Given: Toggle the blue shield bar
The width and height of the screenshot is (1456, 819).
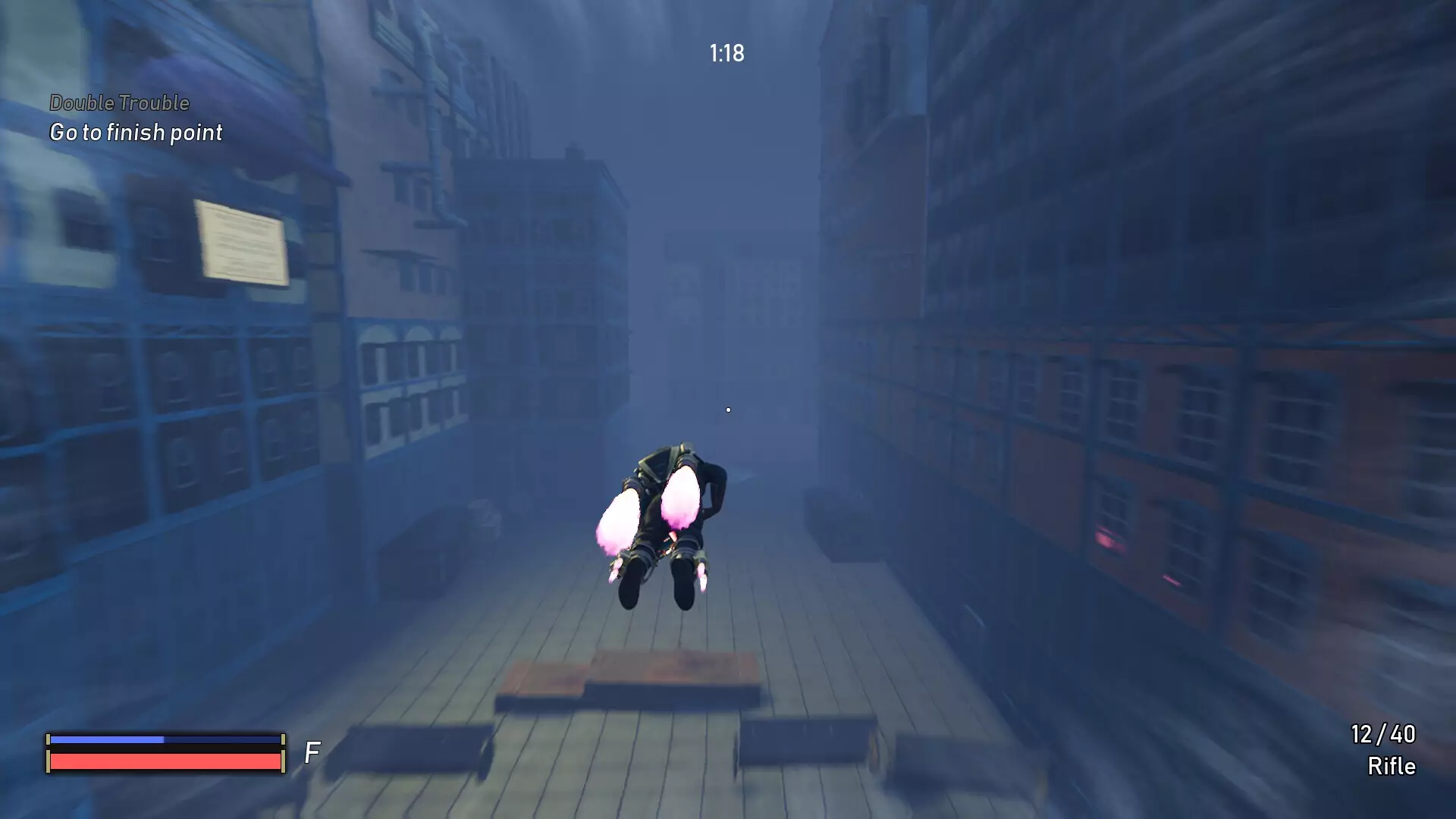Looking at the screenshot, I should (x=165, y=737).
